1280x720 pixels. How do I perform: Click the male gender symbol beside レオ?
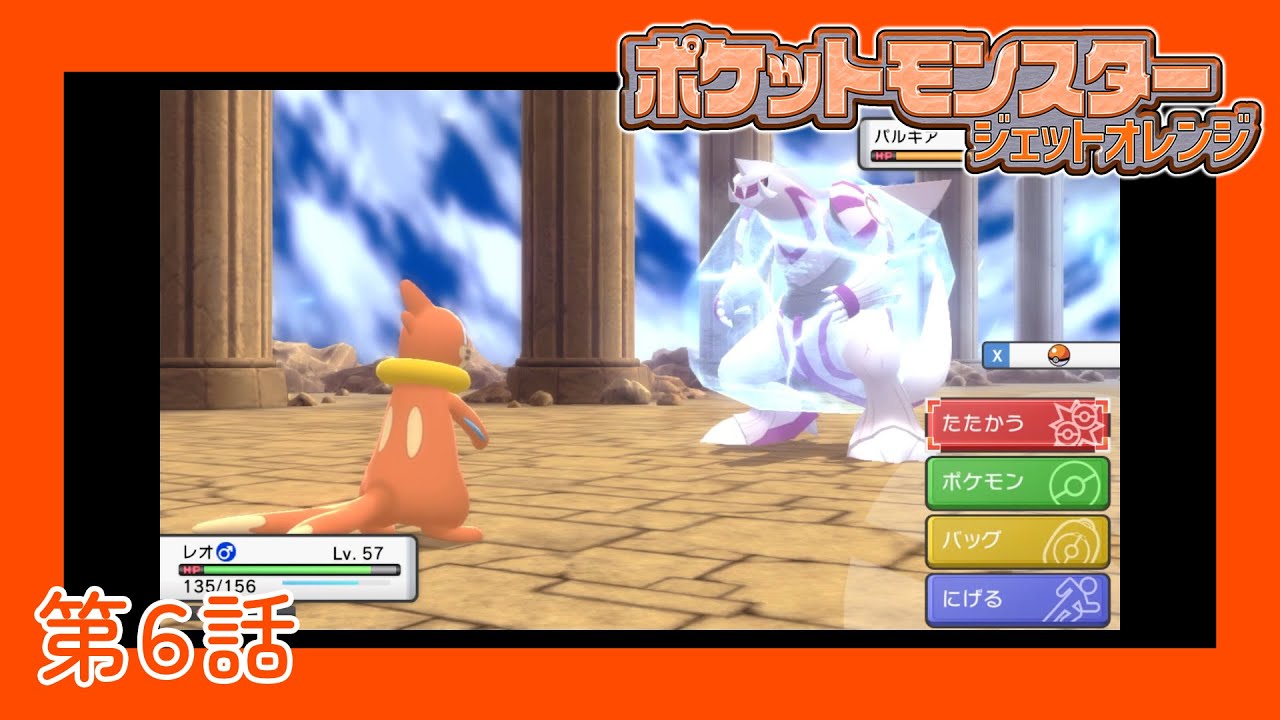(x=227, y=552)
